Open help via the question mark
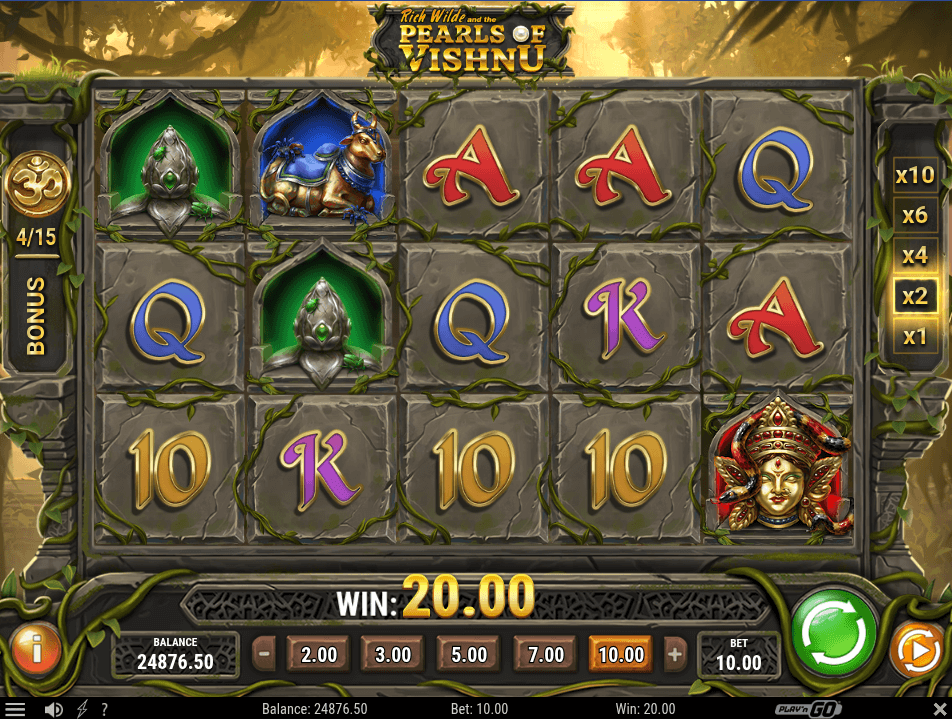 click(x=104, y=709)
